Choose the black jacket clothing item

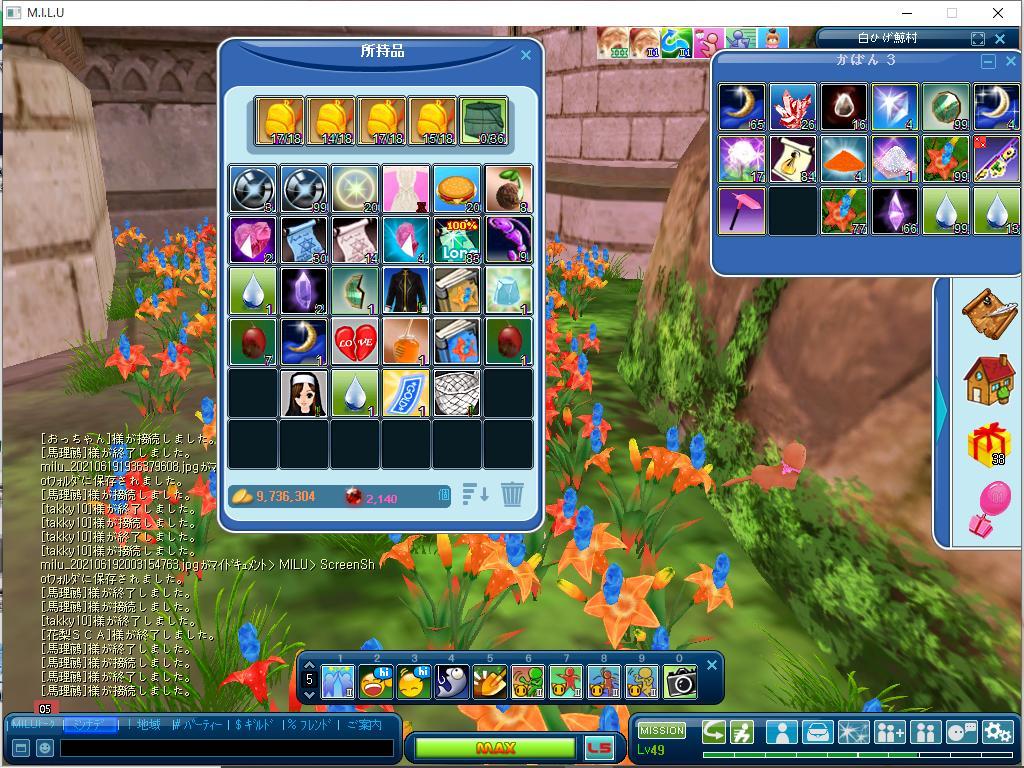[406, 290]
